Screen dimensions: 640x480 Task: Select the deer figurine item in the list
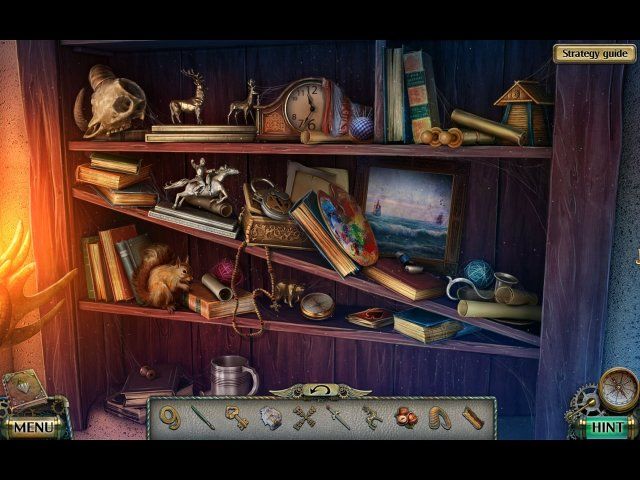point(372,417)
